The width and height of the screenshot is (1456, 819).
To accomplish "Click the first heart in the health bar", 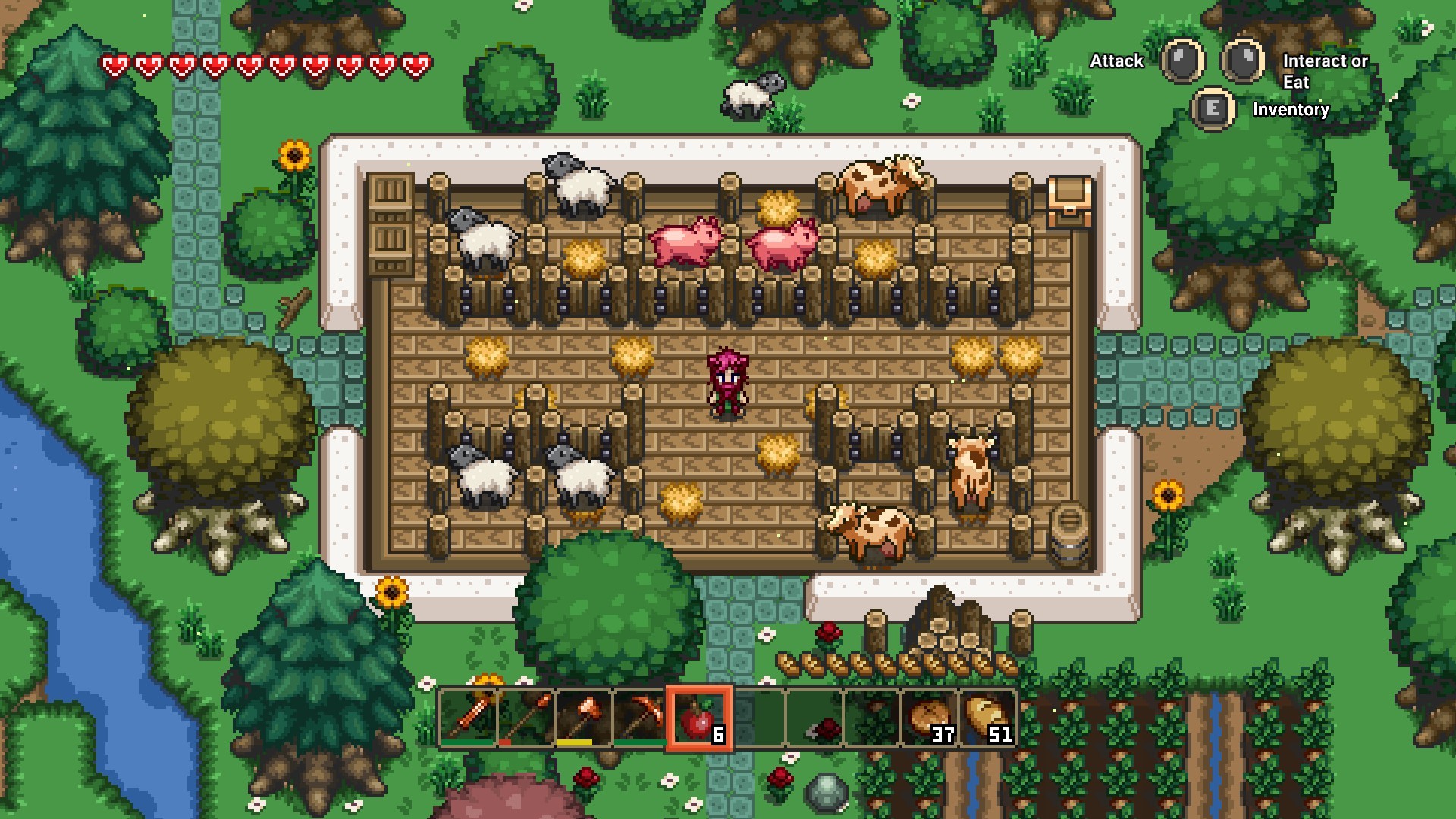I will (x=115, y=66).
